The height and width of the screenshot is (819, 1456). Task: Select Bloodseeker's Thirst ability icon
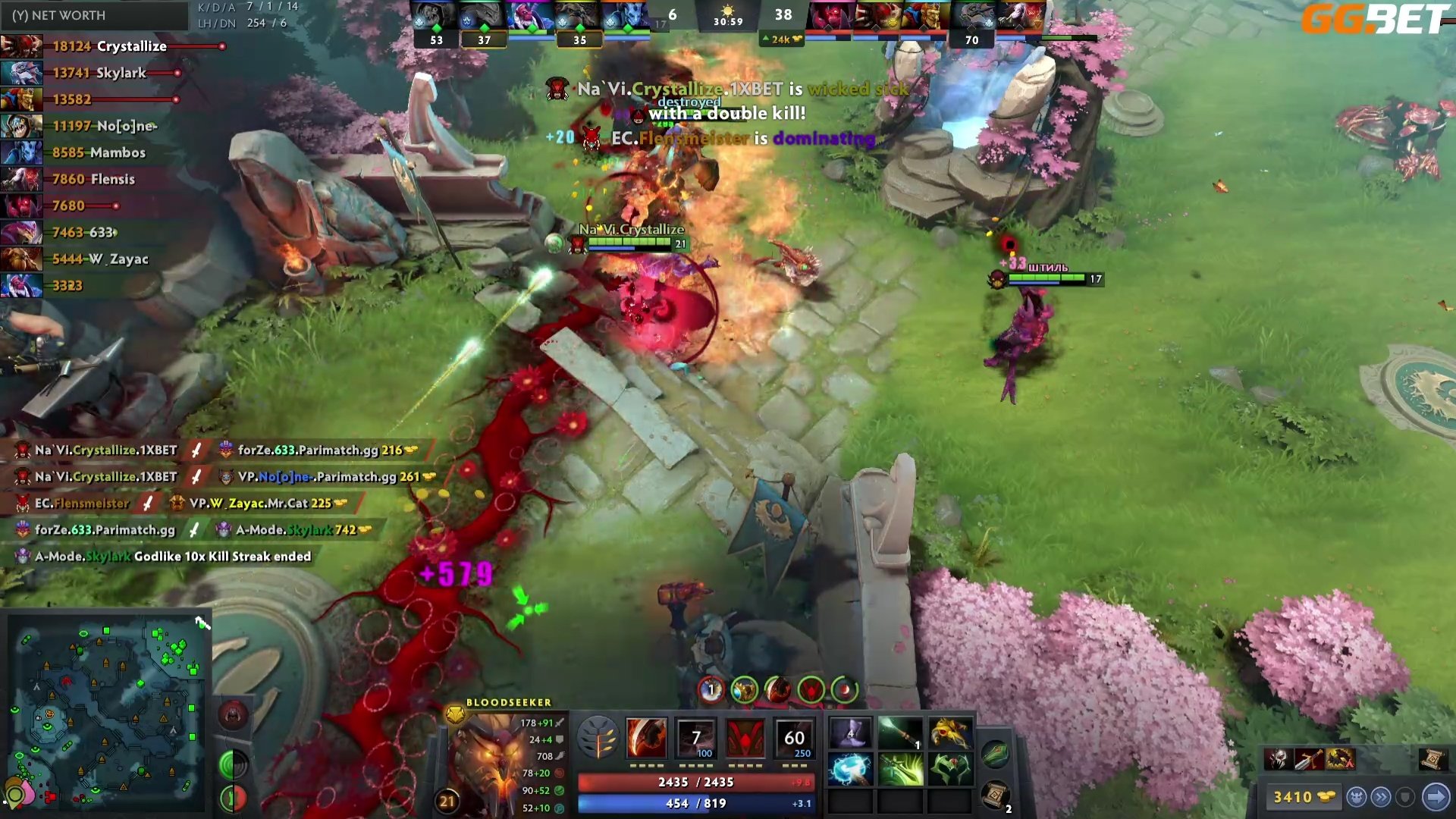pyautogui.click(x=745, y=737)
